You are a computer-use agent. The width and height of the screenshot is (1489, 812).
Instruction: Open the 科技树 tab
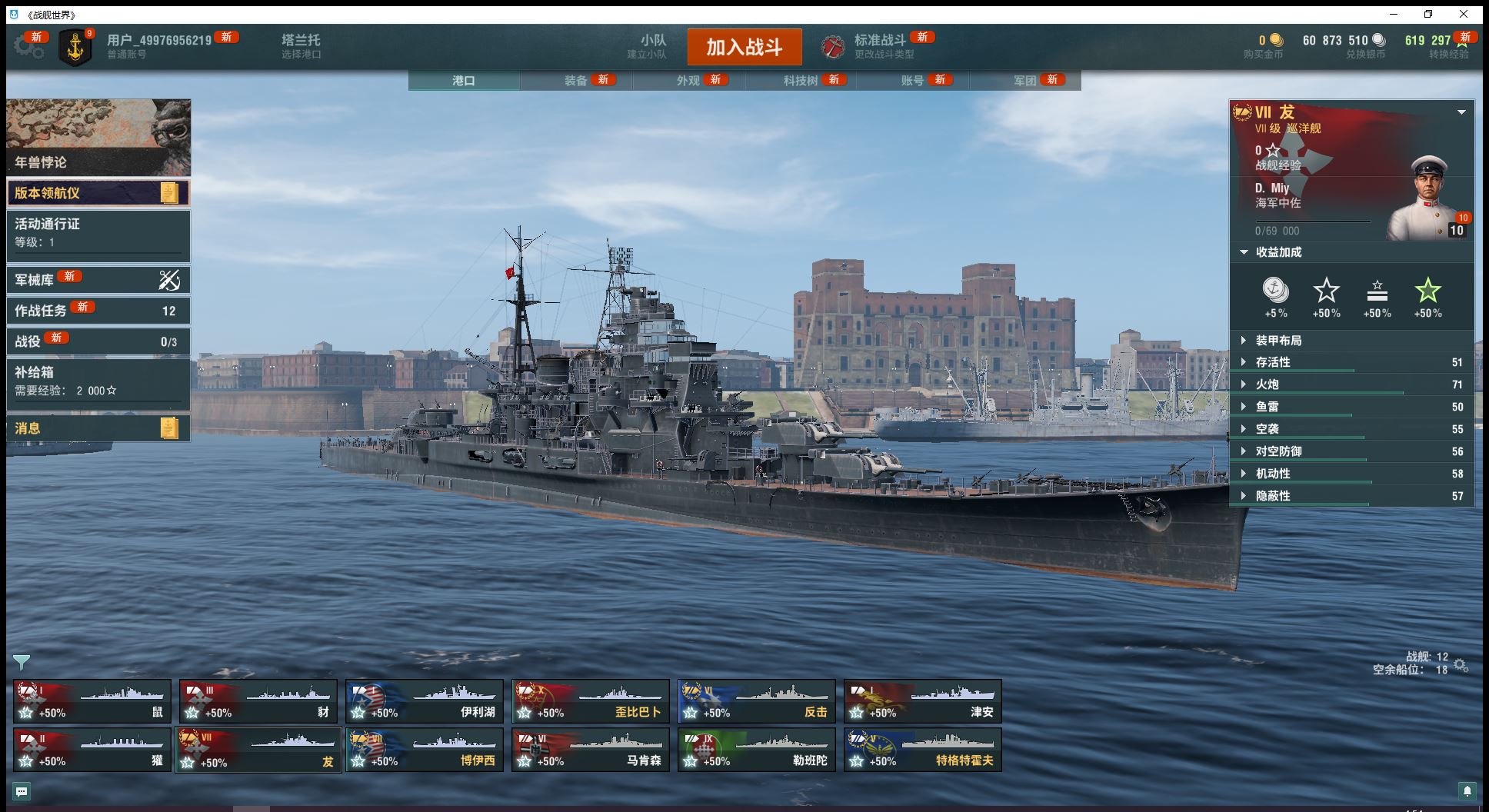(801, 81)
